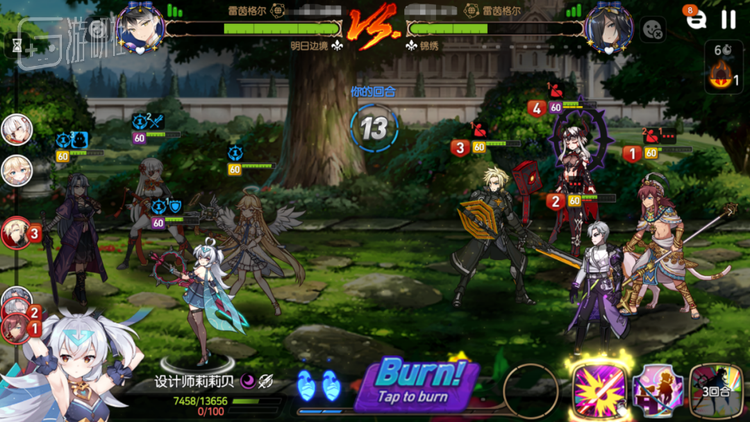Select the blonde ally turn order portrait
This screenshot has height=422, width=750.
tap(15, 170)
